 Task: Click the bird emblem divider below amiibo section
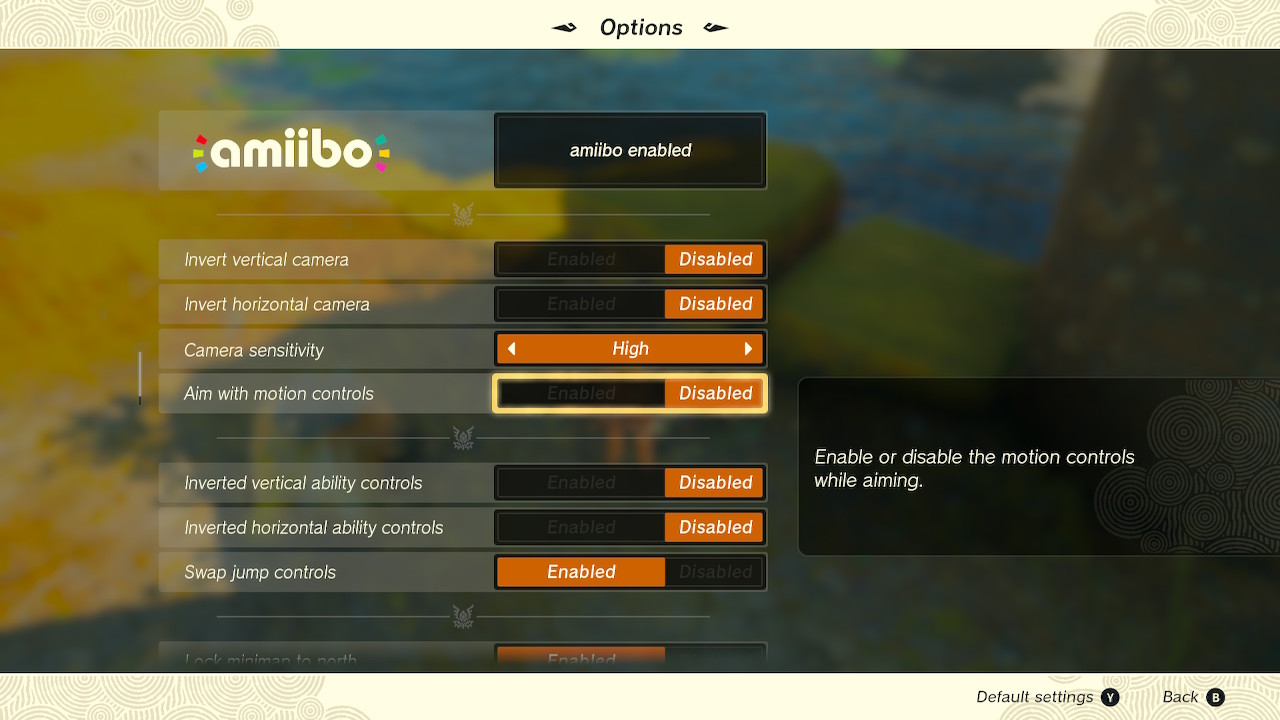click(x=462, y=214)
